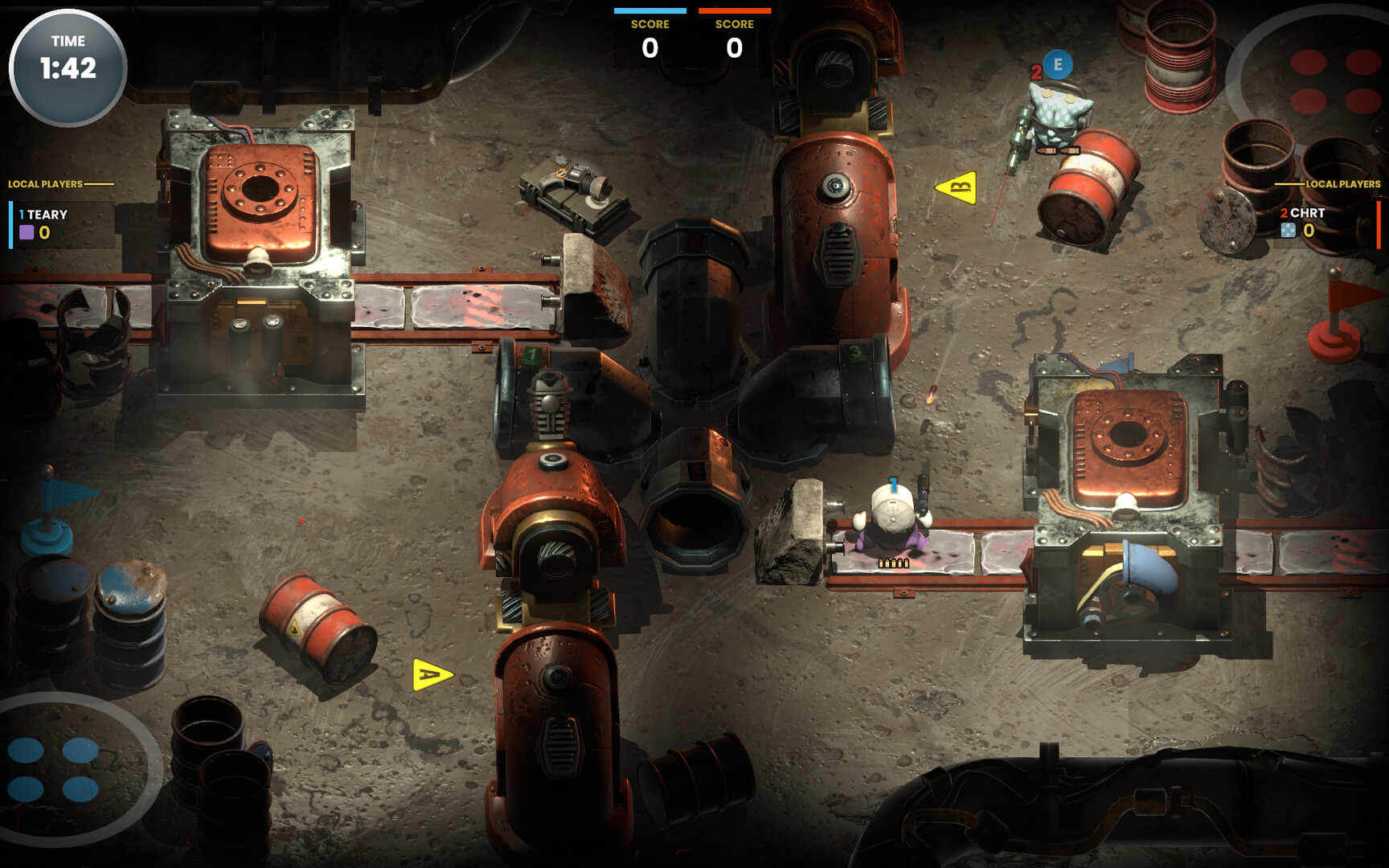Tap the red four-dot circular pad

click(1334, 80)
